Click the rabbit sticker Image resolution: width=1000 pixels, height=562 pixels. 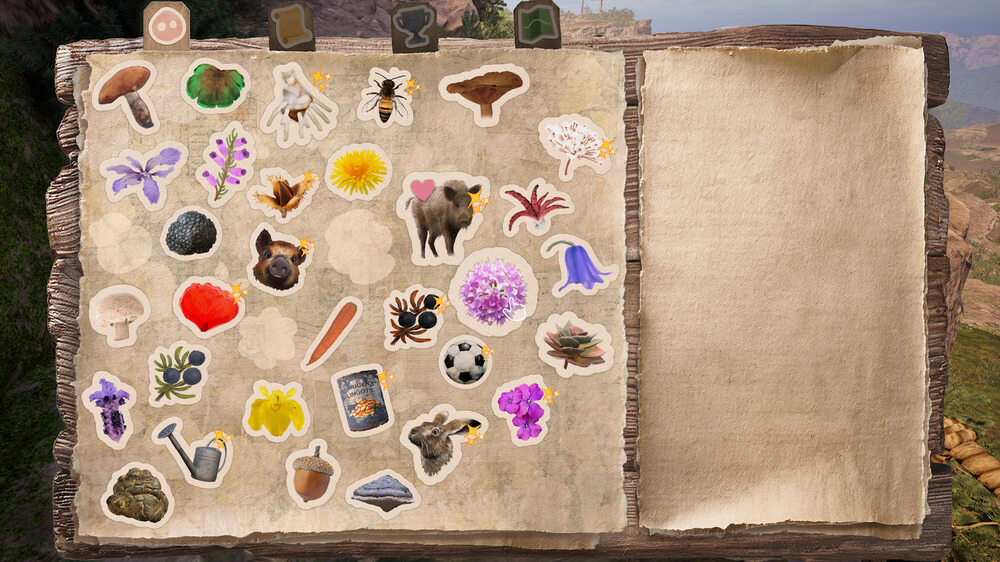439,443
